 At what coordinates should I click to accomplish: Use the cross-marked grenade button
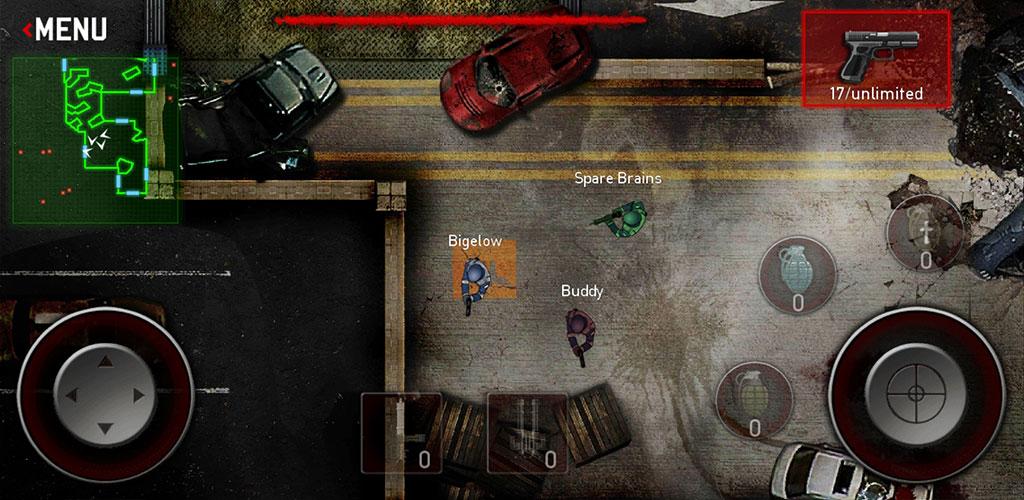click(924, 233)
